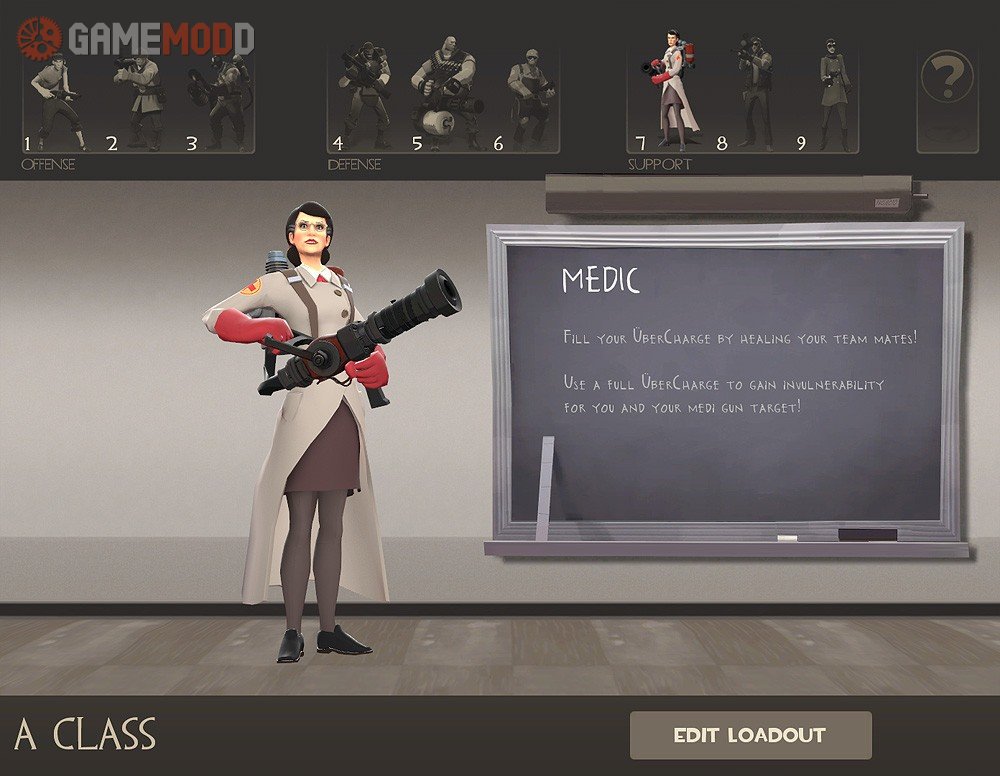Click the GameModd site logo
The image size is (1000, 776).
pyautogui.click(x=135, y=38)
